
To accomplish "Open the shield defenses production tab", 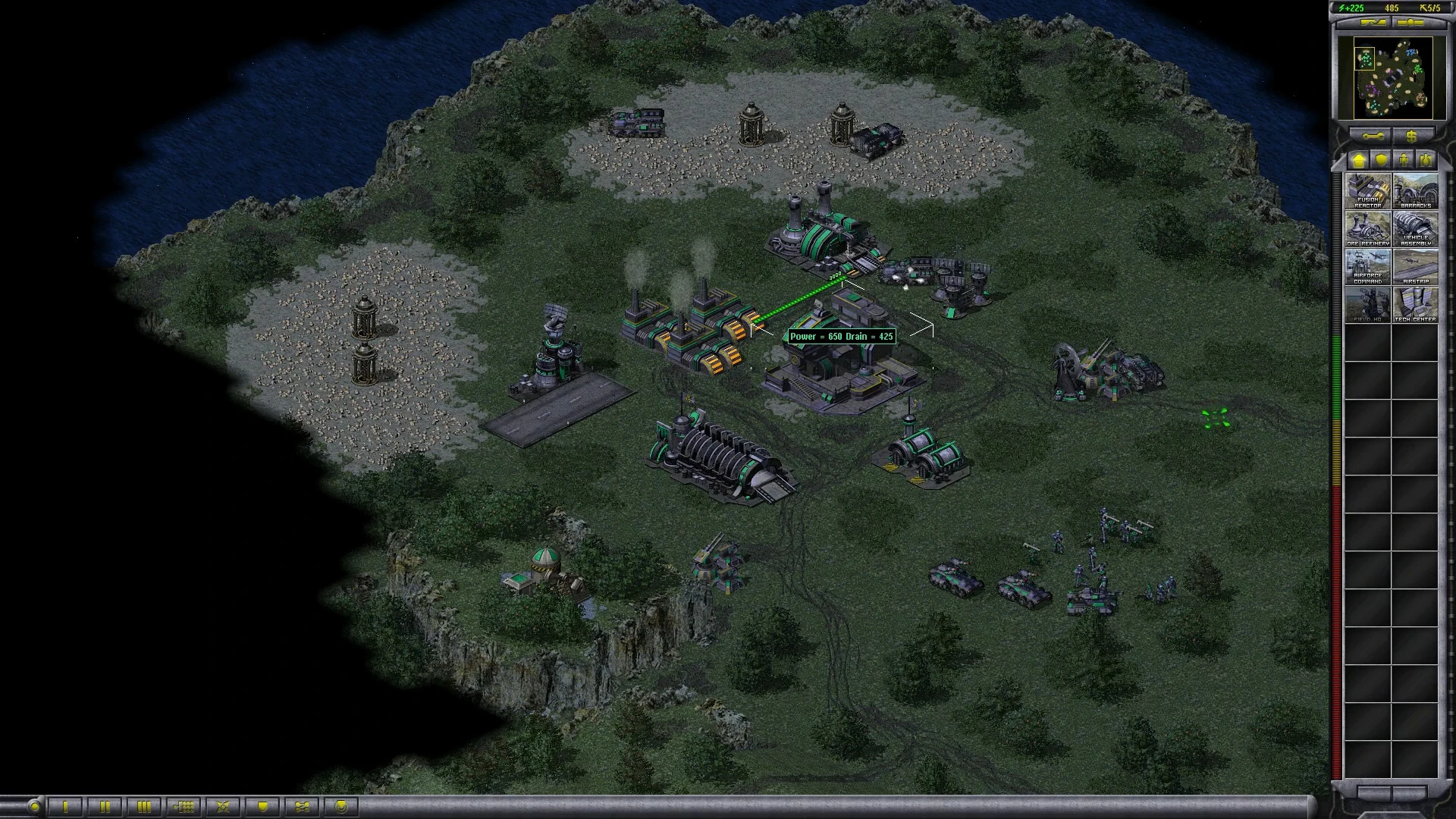I will (1382, 160).
